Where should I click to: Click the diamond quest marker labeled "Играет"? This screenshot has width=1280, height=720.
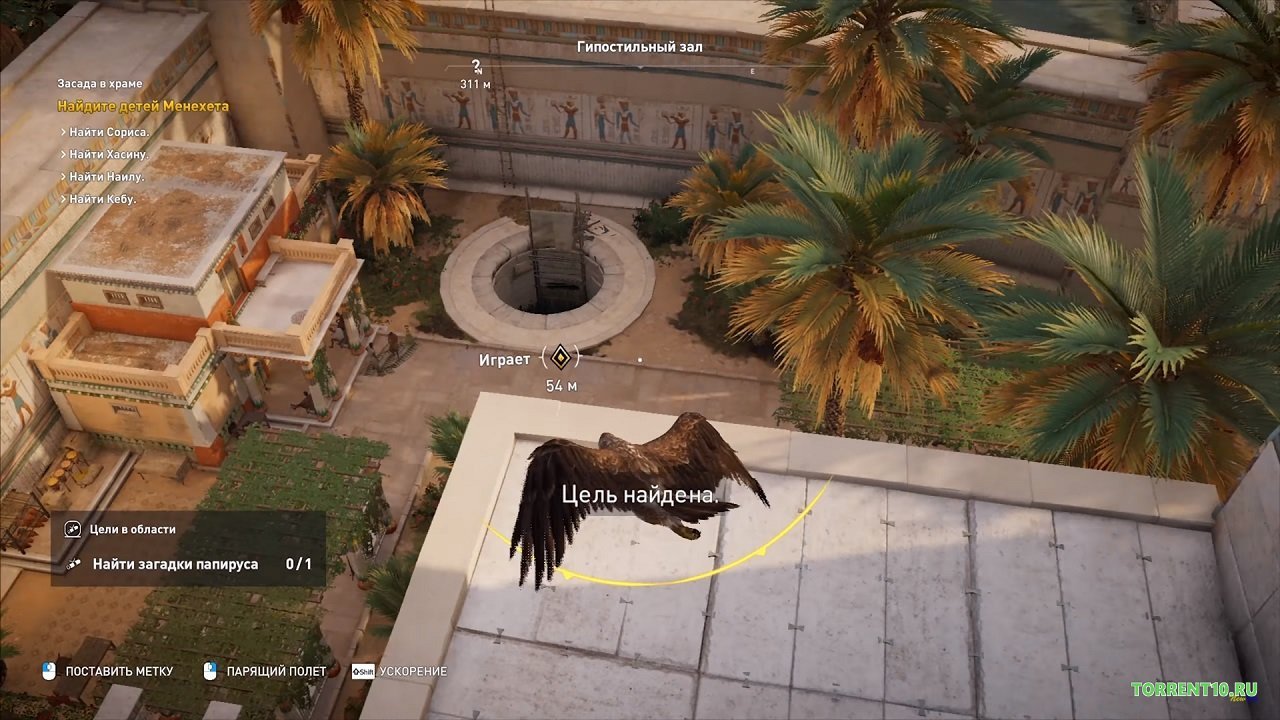(x=560, y=357)
